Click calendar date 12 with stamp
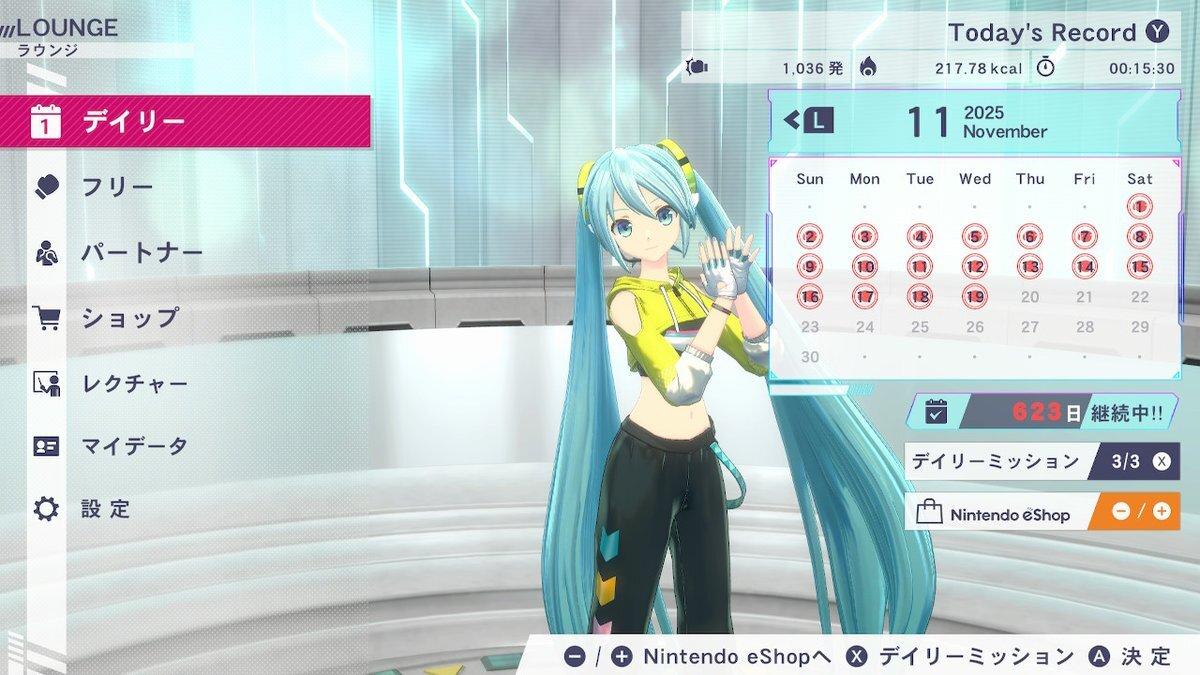 pos(975,267)
